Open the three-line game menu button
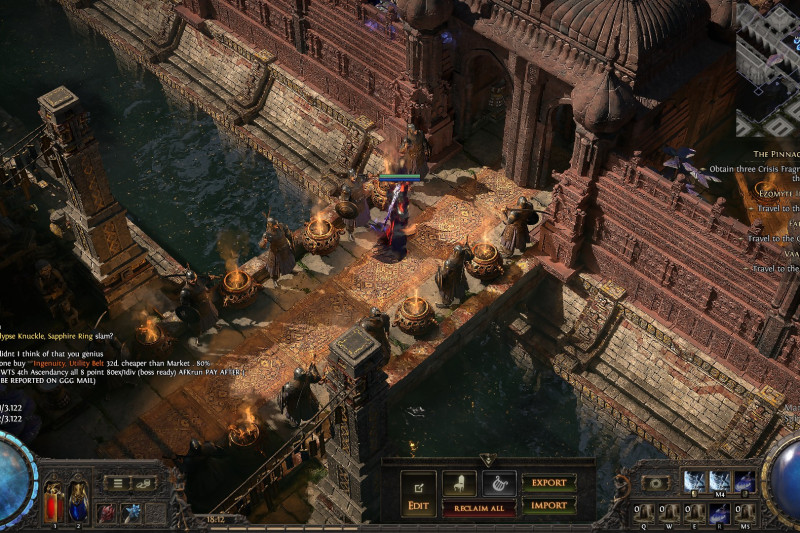 tap(119, 483)
